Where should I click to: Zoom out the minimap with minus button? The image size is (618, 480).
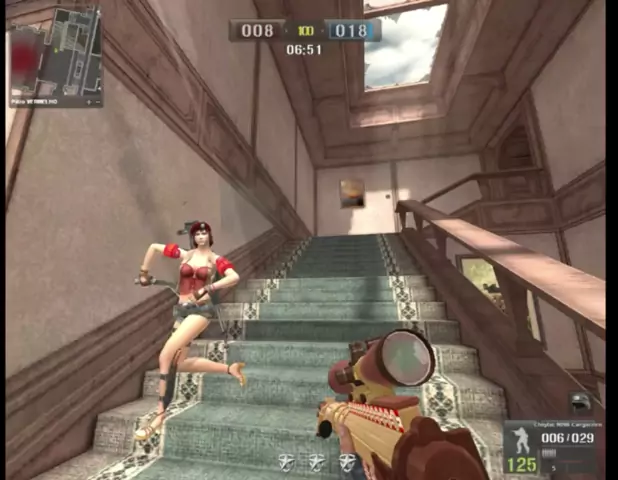[x=98, y=102]
